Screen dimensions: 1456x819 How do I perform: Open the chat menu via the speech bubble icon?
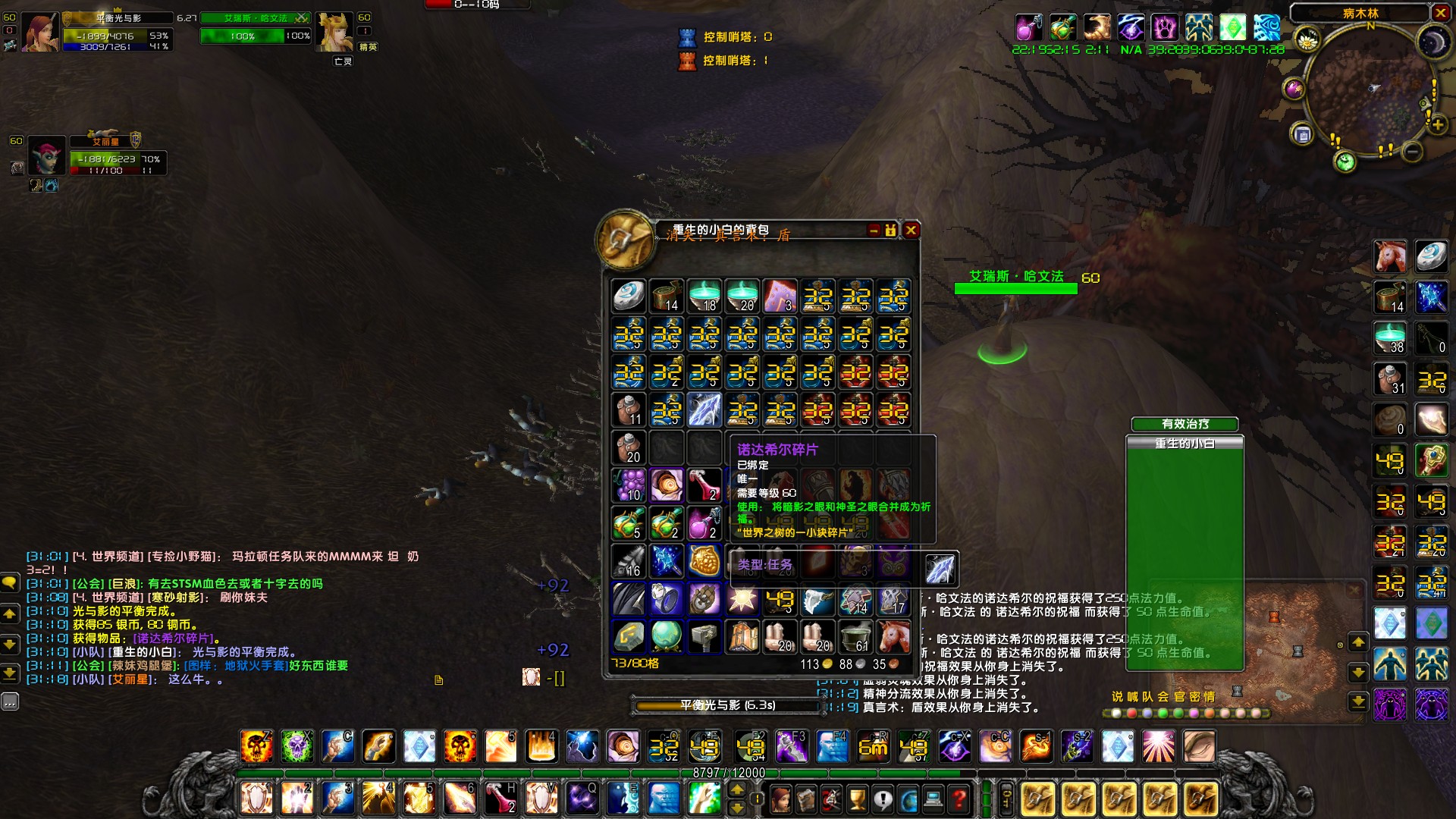[x=8, y=582]
